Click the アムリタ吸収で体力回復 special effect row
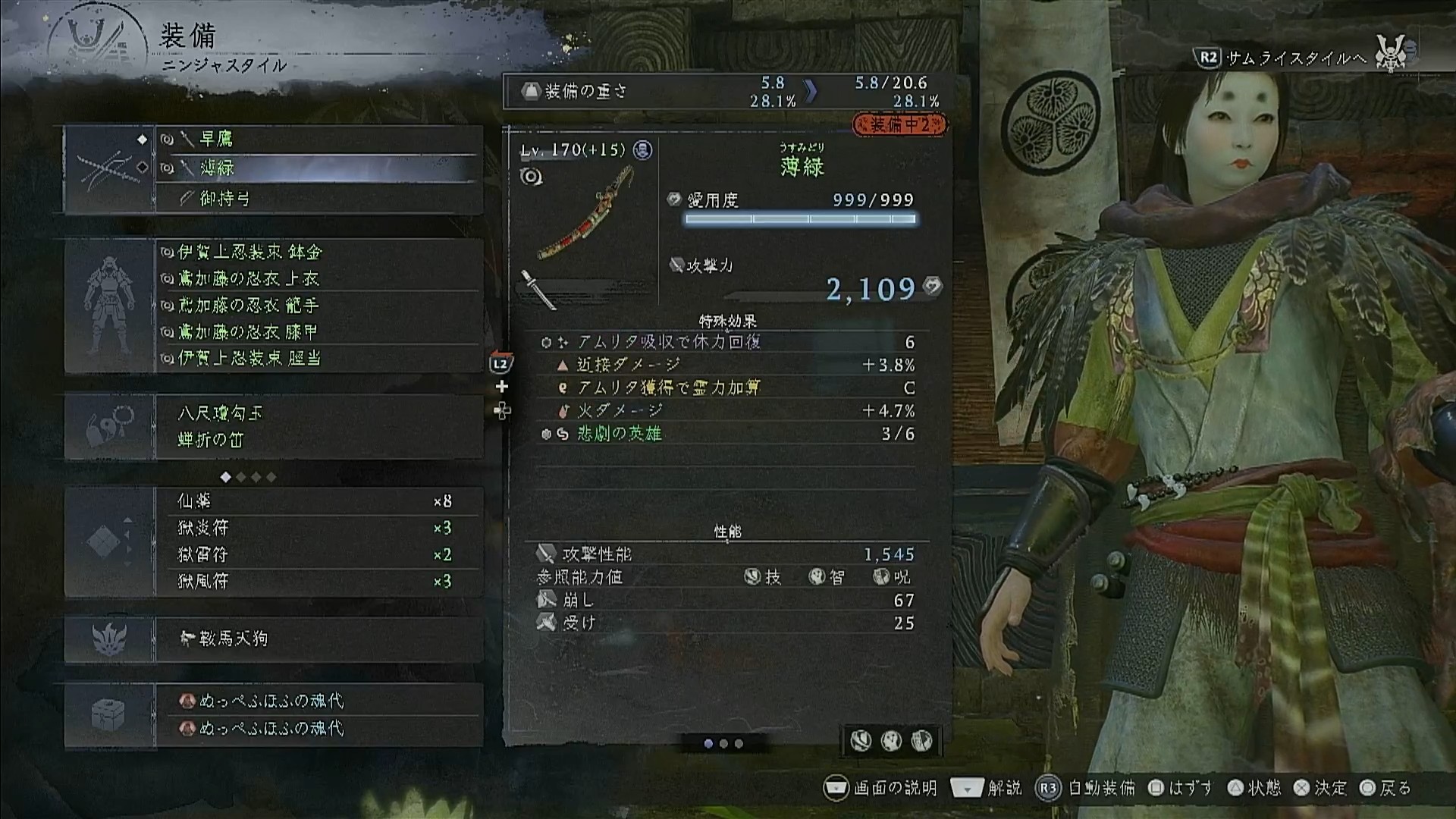This screenshot has height=819, width=1456. 726,342
